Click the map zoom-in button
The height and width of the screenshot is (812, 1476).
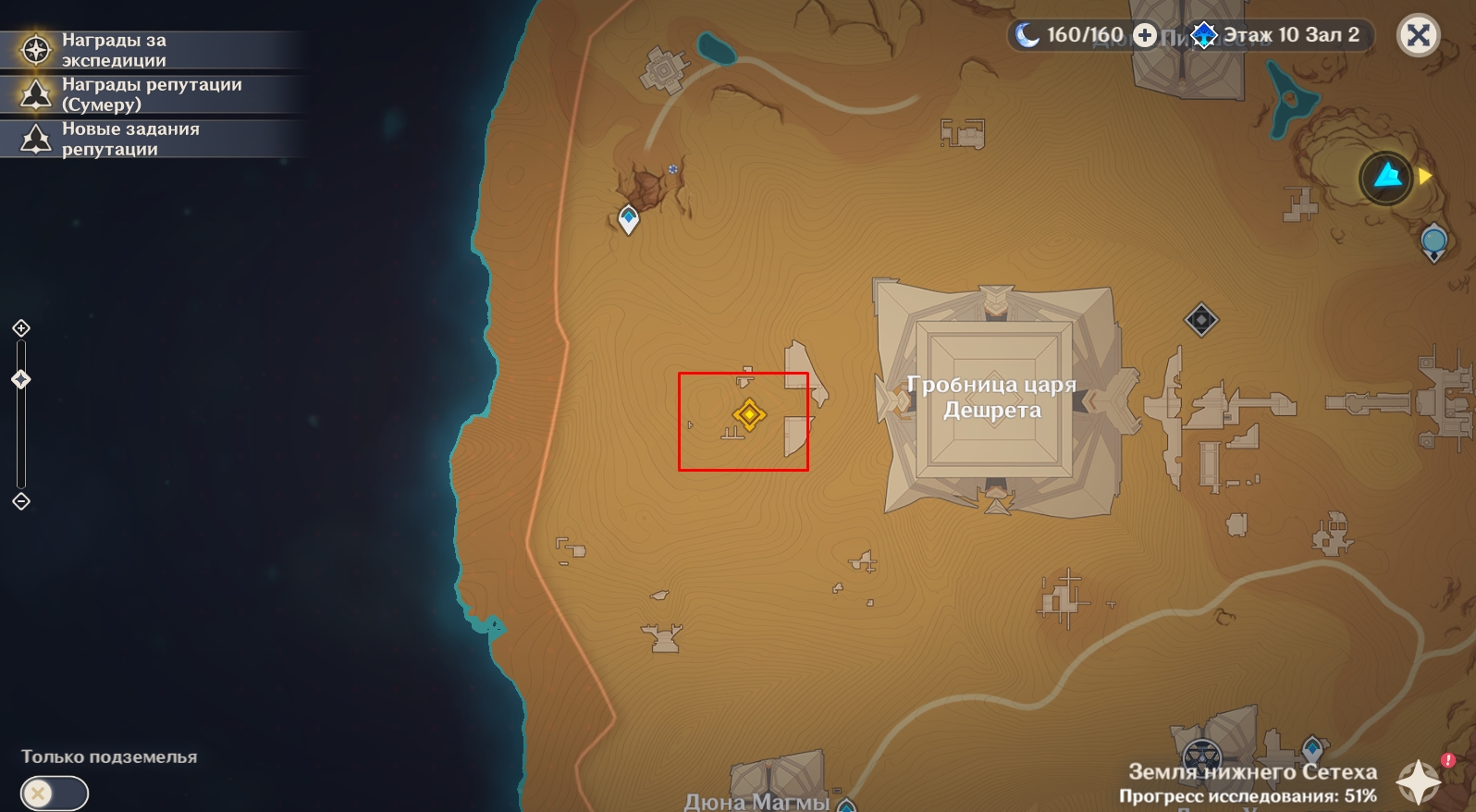point(21,328)
